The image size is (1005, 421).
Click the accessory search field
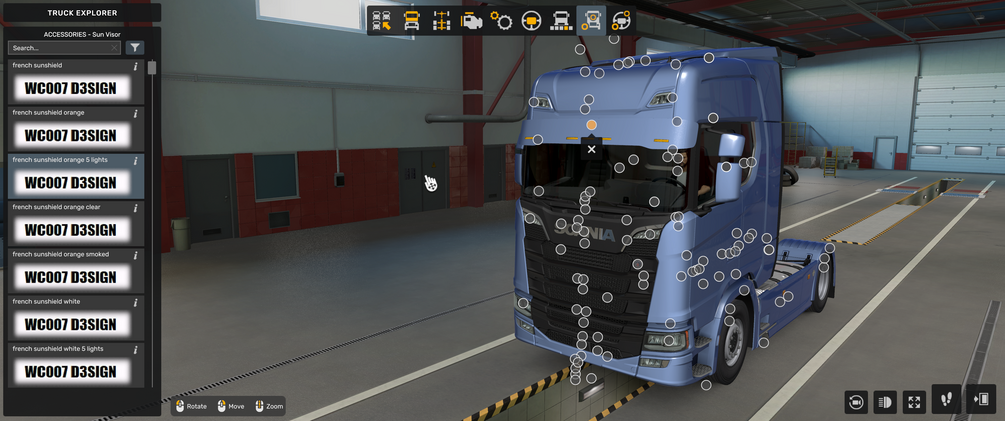coord(62,48)
